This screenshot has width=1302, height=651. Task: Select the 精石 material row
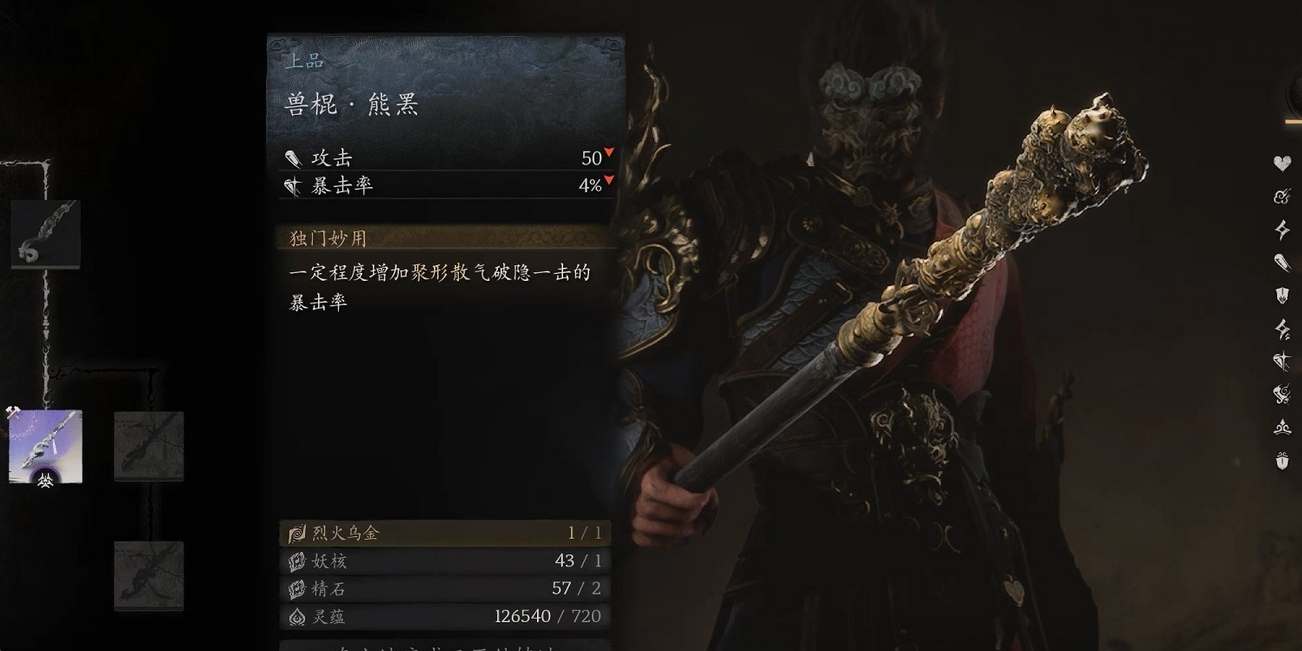[445, 589]
